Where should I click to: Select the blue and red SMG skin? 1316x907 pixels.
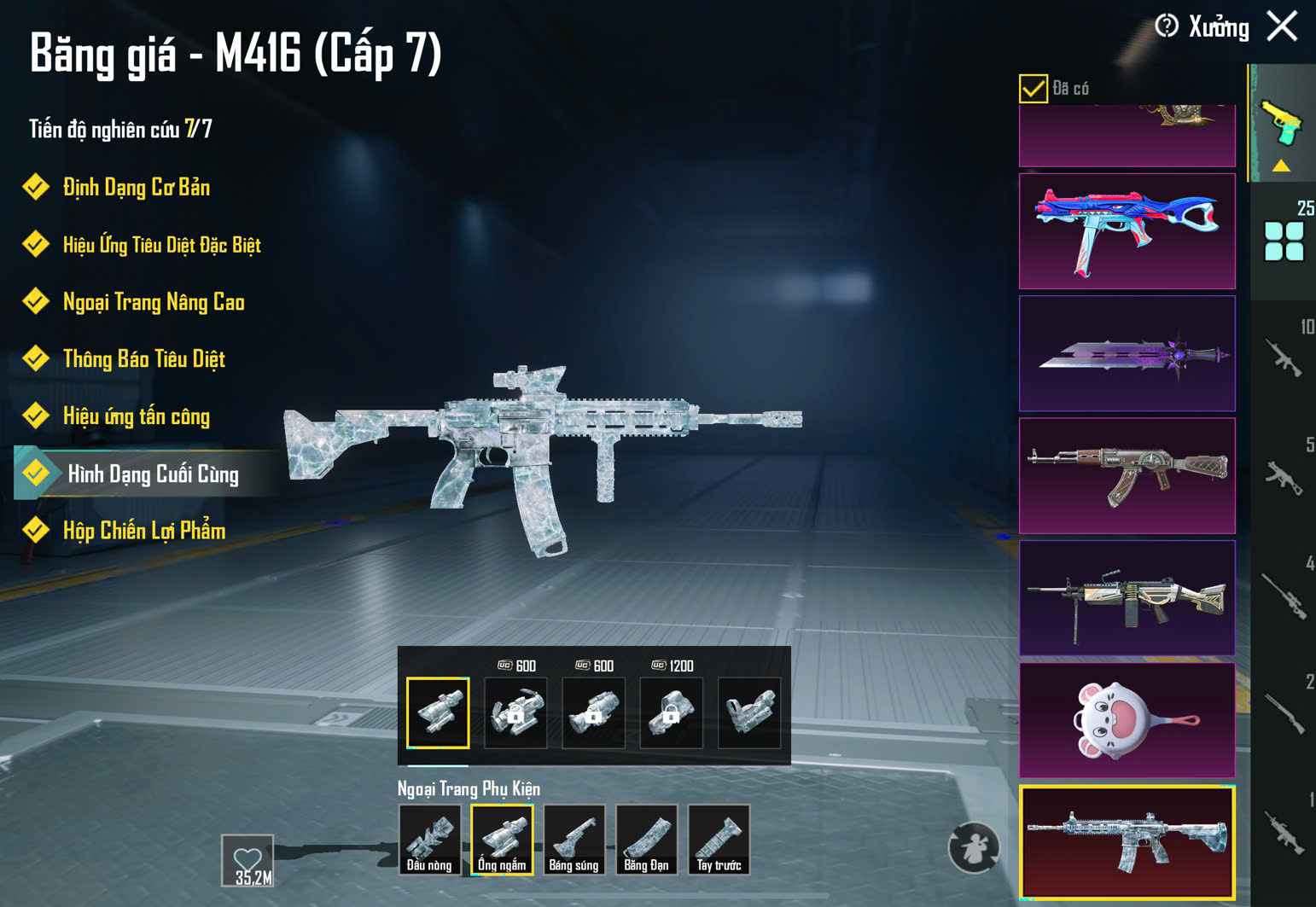coord(1127,231)
